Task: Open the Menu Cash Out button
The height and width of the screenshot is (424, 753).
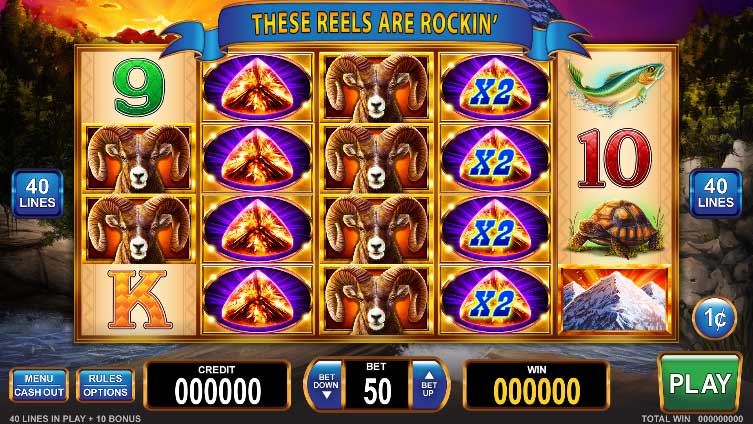Action: point(38,385)
